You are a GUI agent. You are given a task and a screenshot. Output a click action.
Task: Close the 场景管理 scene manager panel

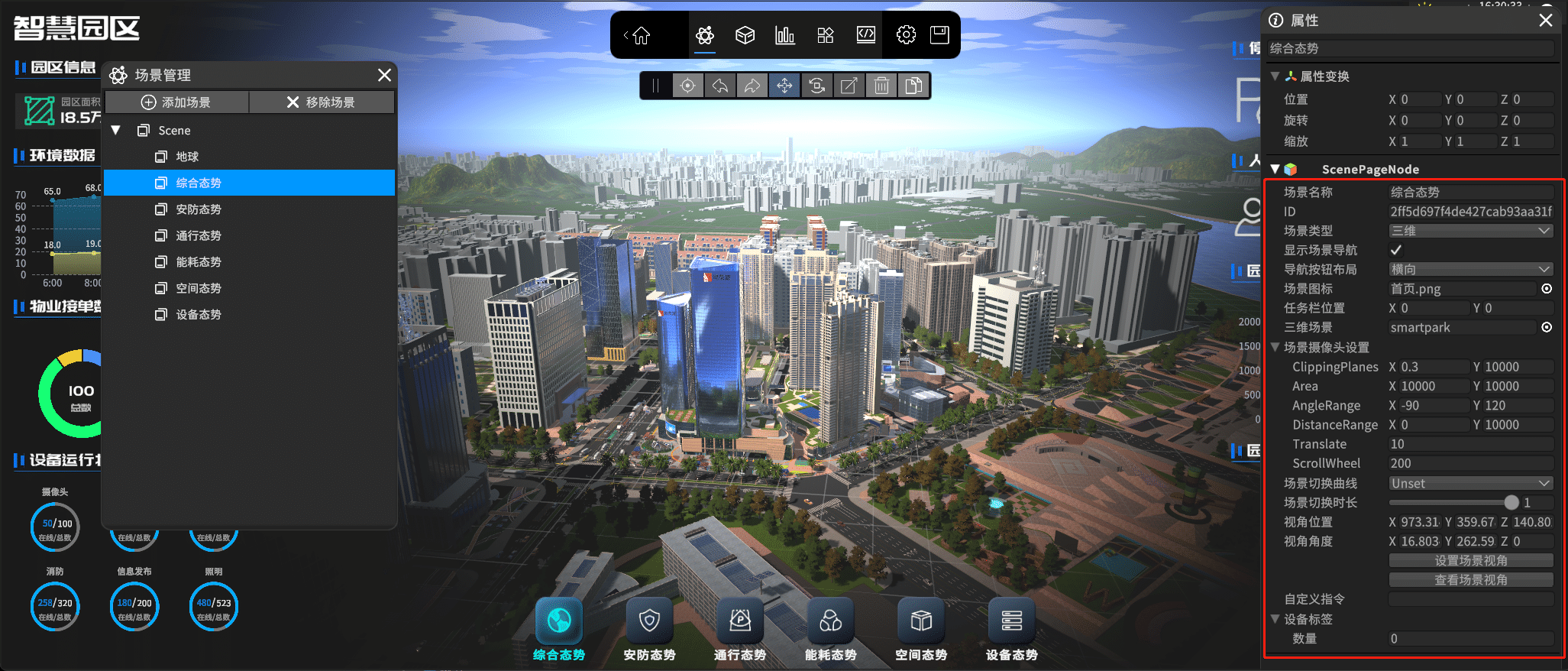[x=384, y=75]
